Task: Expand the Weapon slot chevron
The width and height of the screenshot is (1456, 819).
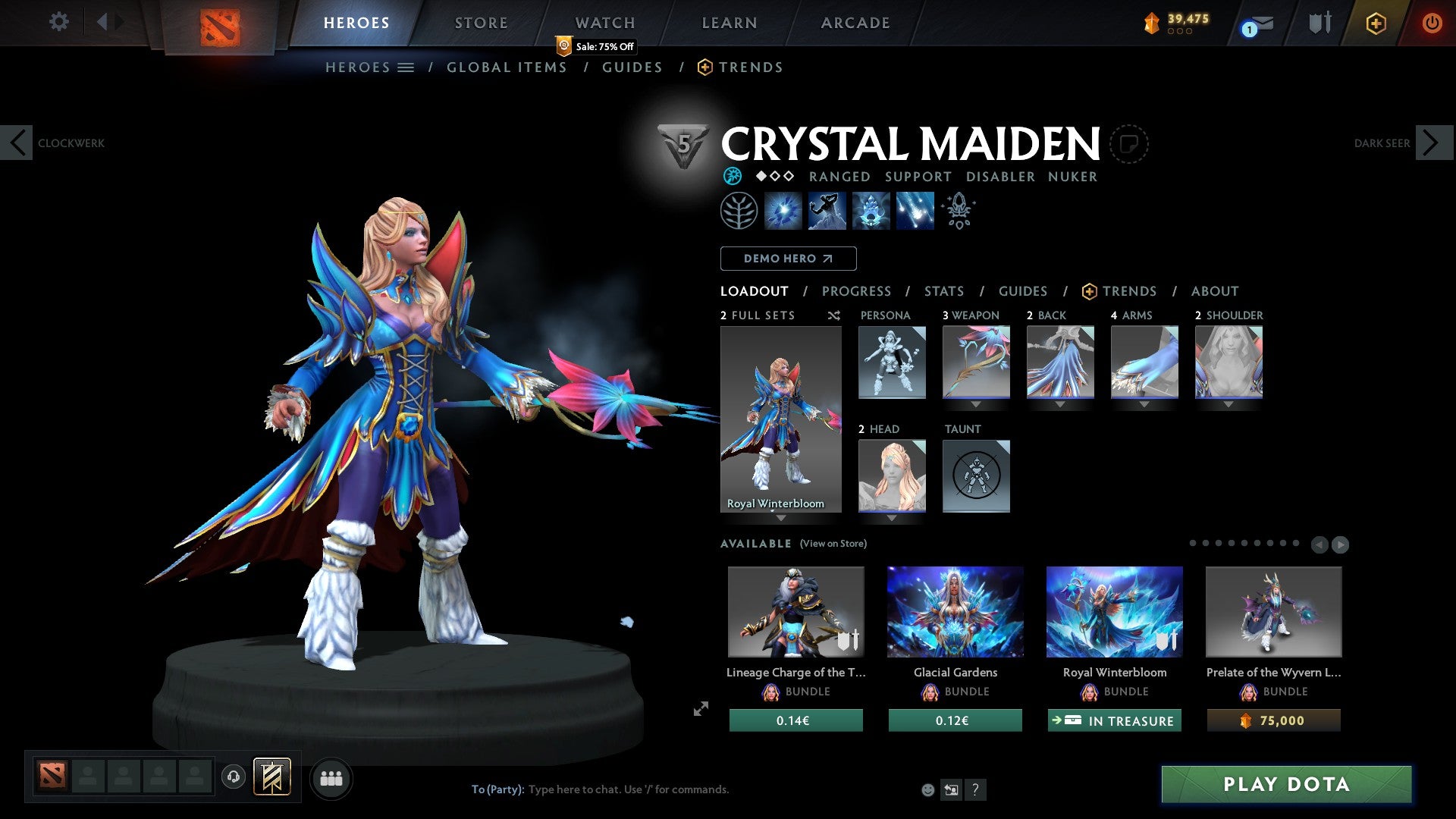Action: tap(976, 403)
